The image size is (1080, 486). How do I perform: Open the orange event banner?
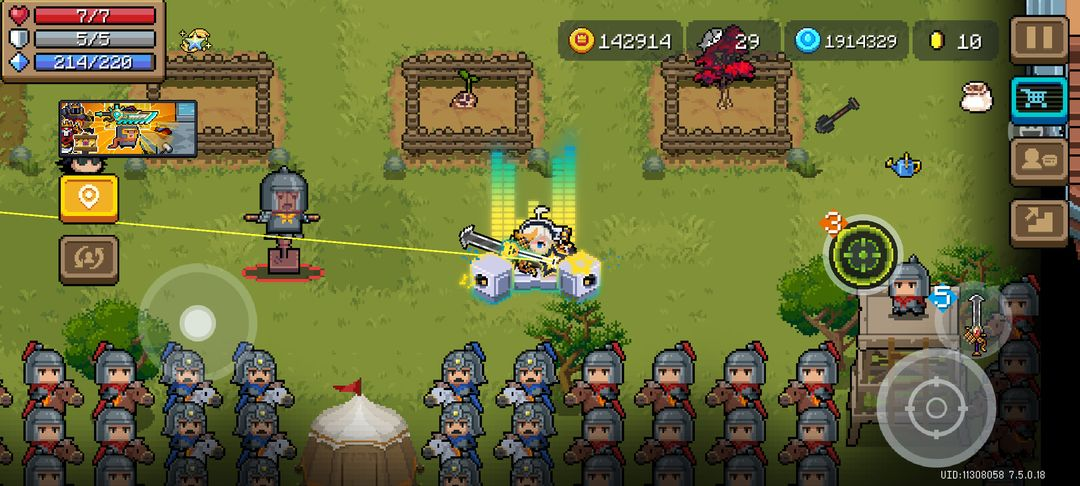point(128,127)
